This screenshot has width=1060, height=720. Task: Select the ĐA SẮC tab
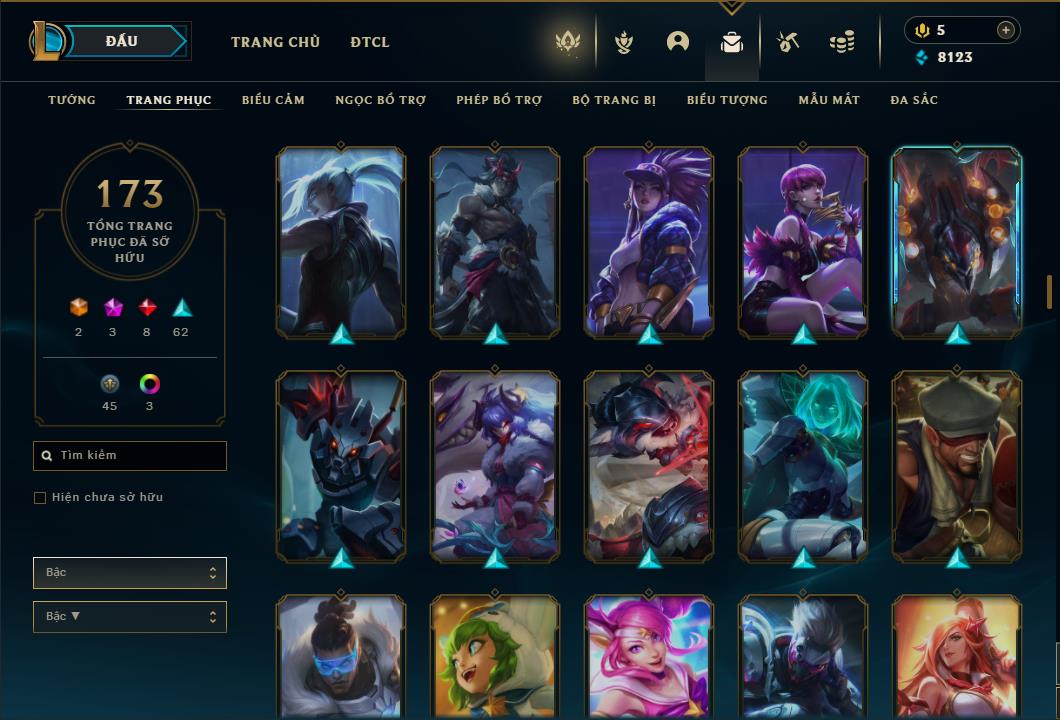tap(914, 100)
